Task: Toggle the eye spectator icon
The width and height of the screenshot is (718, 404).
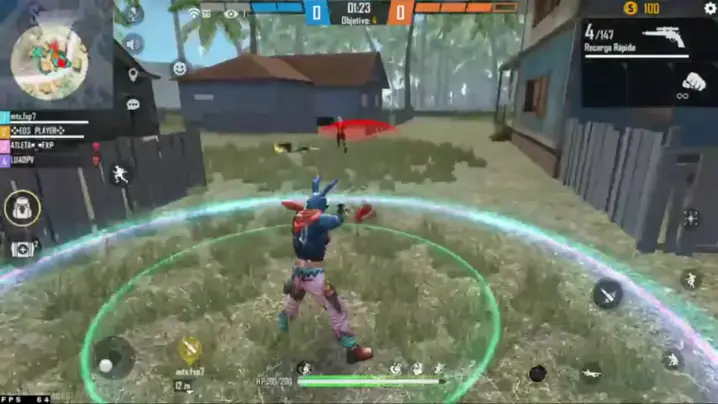Action: 231,14
